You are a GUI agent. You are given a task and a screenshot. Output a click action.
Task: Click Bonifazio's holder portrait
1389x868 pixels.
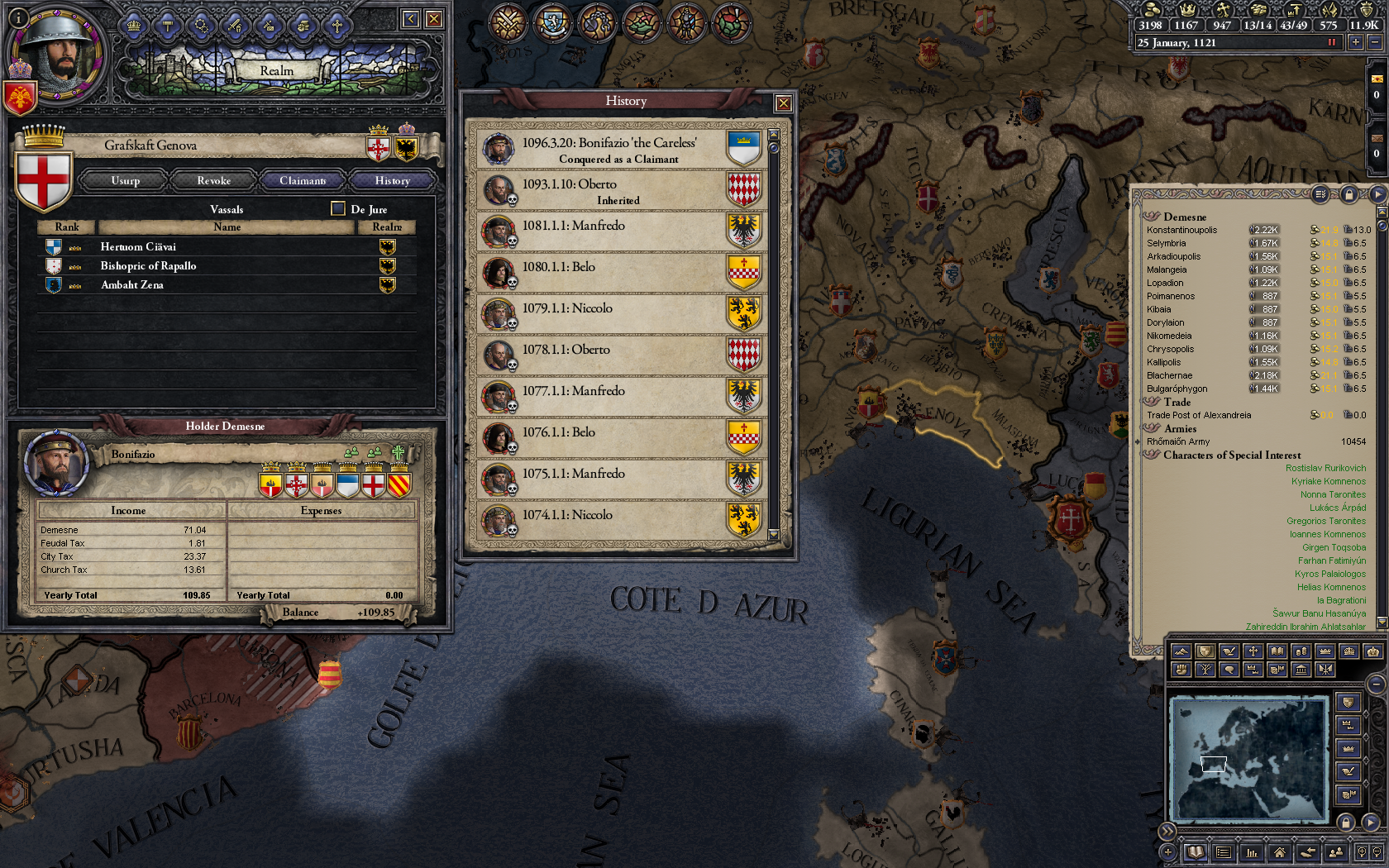point(56,463)
